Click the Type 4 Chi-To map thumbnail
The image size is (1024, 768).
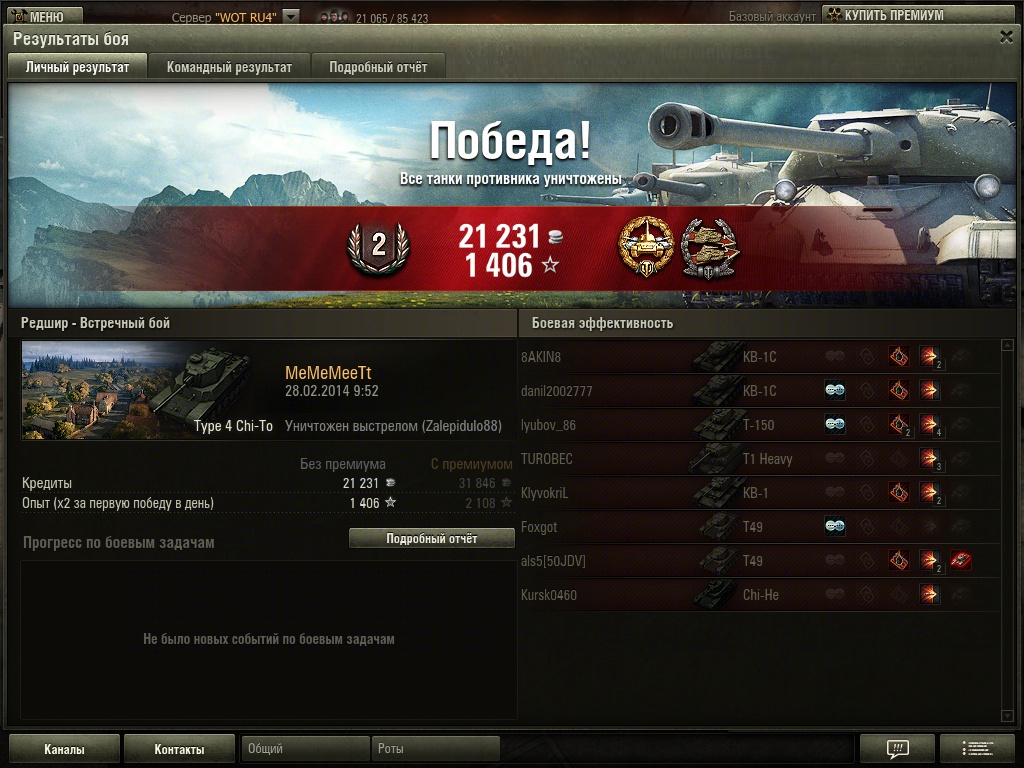click(x=148, y=390)
